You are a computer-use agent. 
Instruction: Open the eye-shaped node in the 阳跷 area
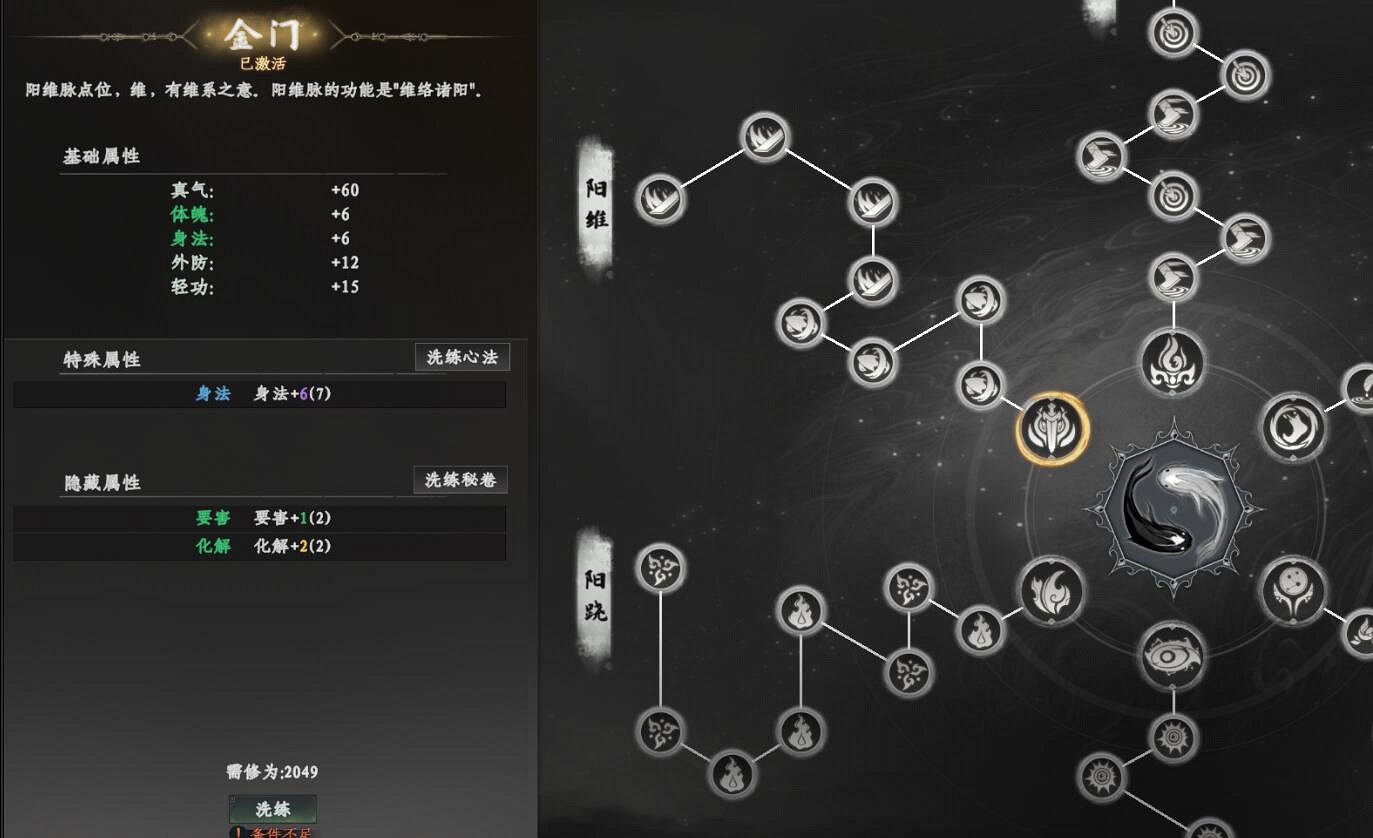point(1172,656)
